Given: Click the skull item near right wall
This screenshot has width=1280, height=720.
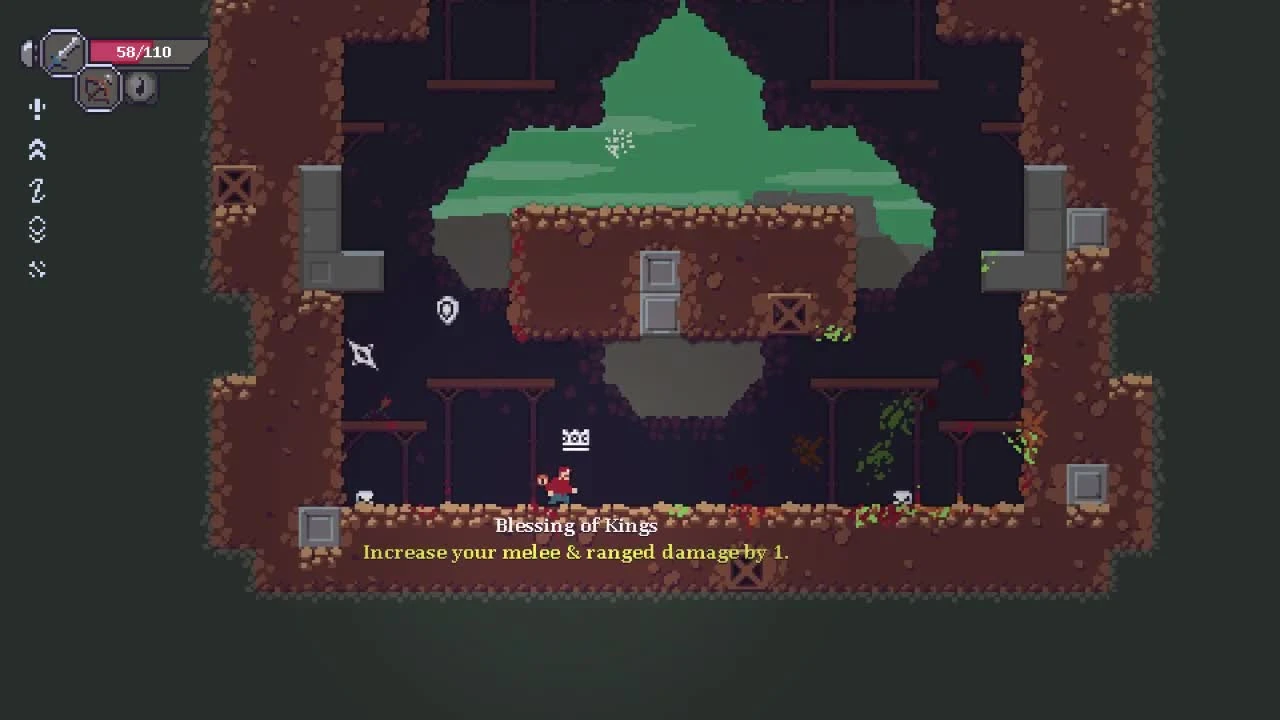Looking at the screenshot, I should (901, 496).
